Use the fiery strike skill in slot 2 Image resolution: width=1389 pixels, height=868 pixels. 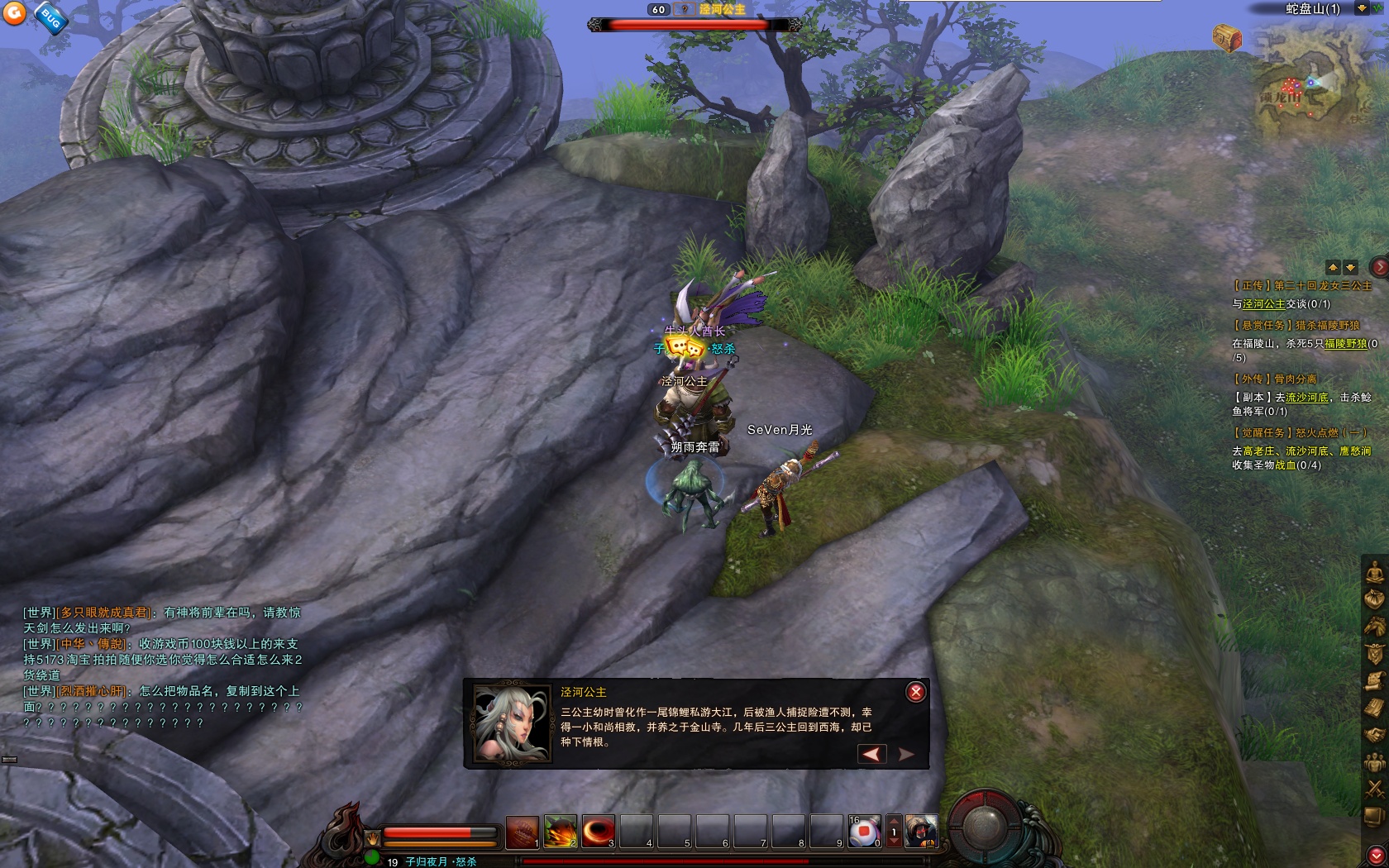(x=560, y=832)
